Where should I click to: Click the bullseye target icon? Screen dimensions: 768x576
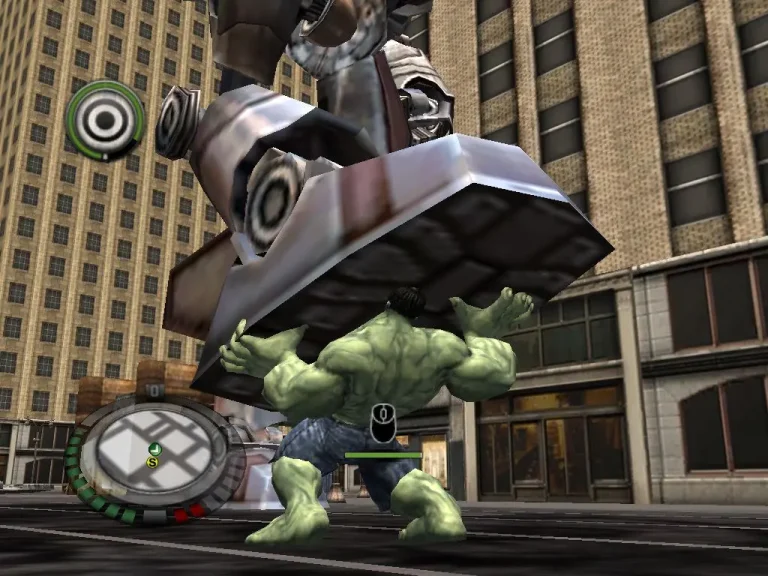(x=105, y=119)
